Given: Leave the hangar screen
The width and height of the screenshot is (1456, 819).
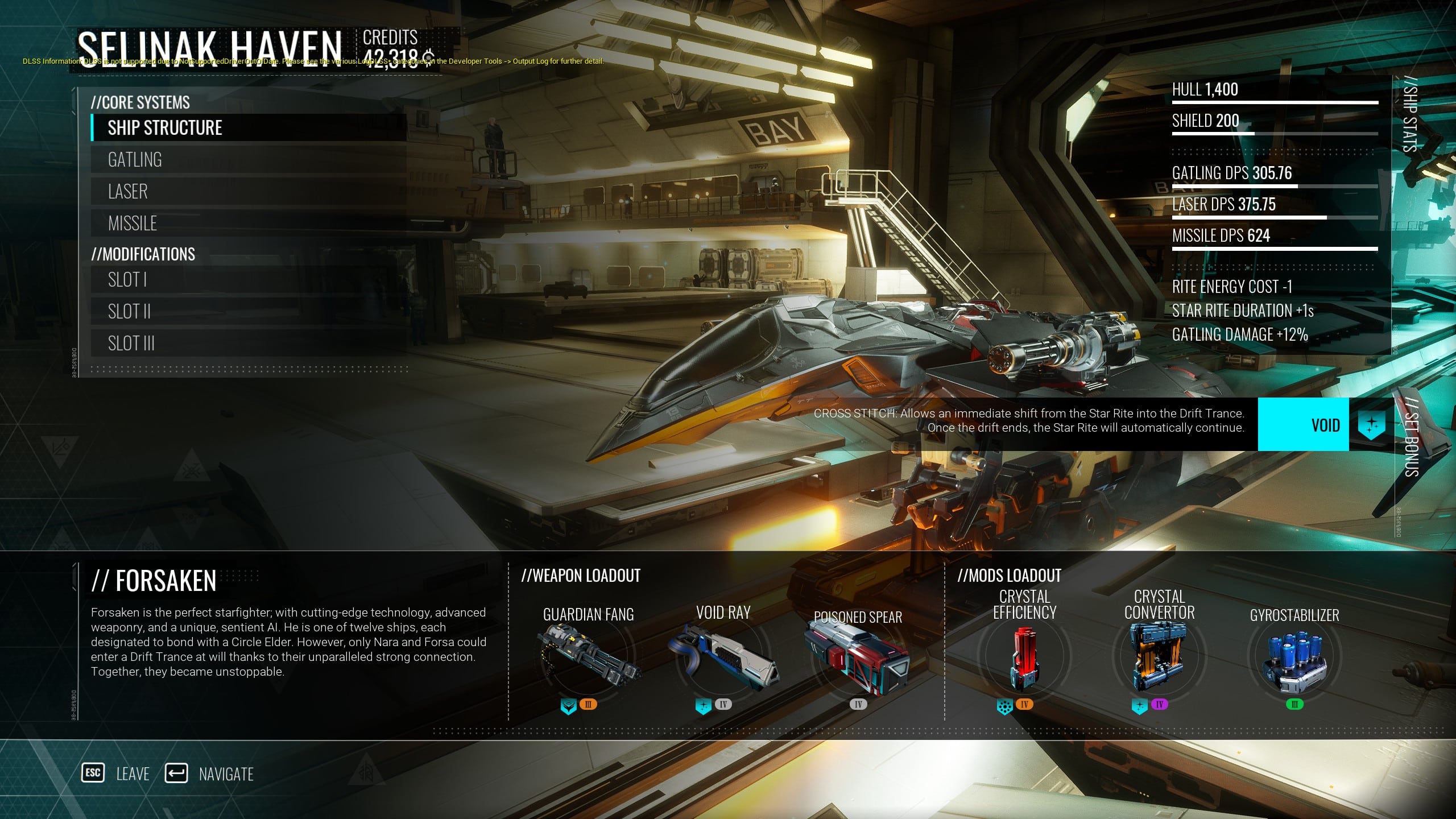Looking at the screenshot, I should click(x=116, y=773).
